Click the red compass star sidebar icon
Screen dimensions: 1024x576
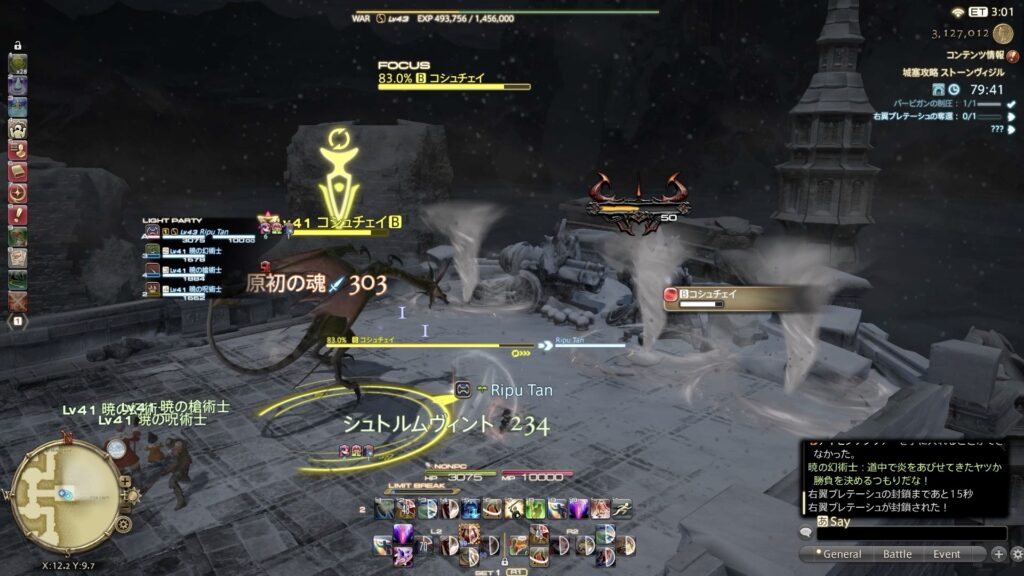(x=18, y=192)
